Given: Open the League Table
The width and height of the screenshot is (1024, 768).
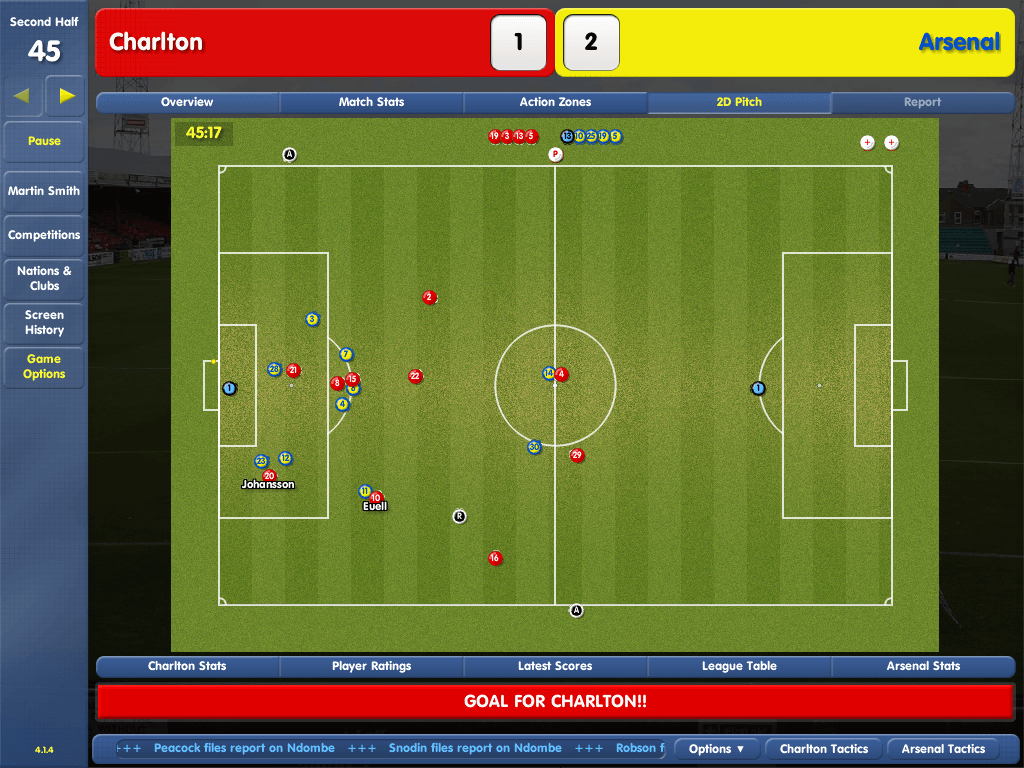Looking at the screenshot, I should (739, 666).
